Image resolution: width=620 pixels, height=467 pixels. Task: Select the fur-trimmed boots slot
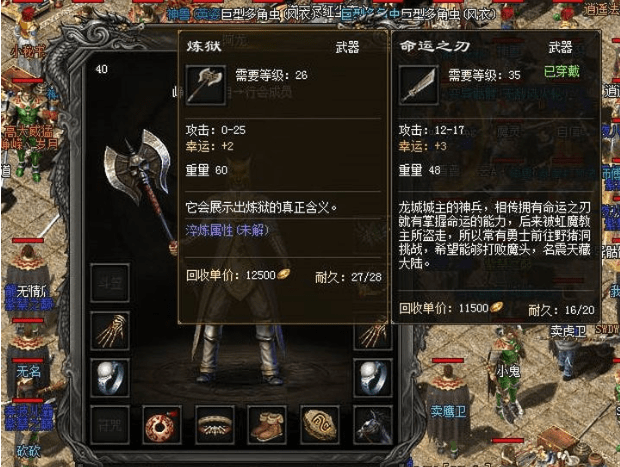point(267,425)
